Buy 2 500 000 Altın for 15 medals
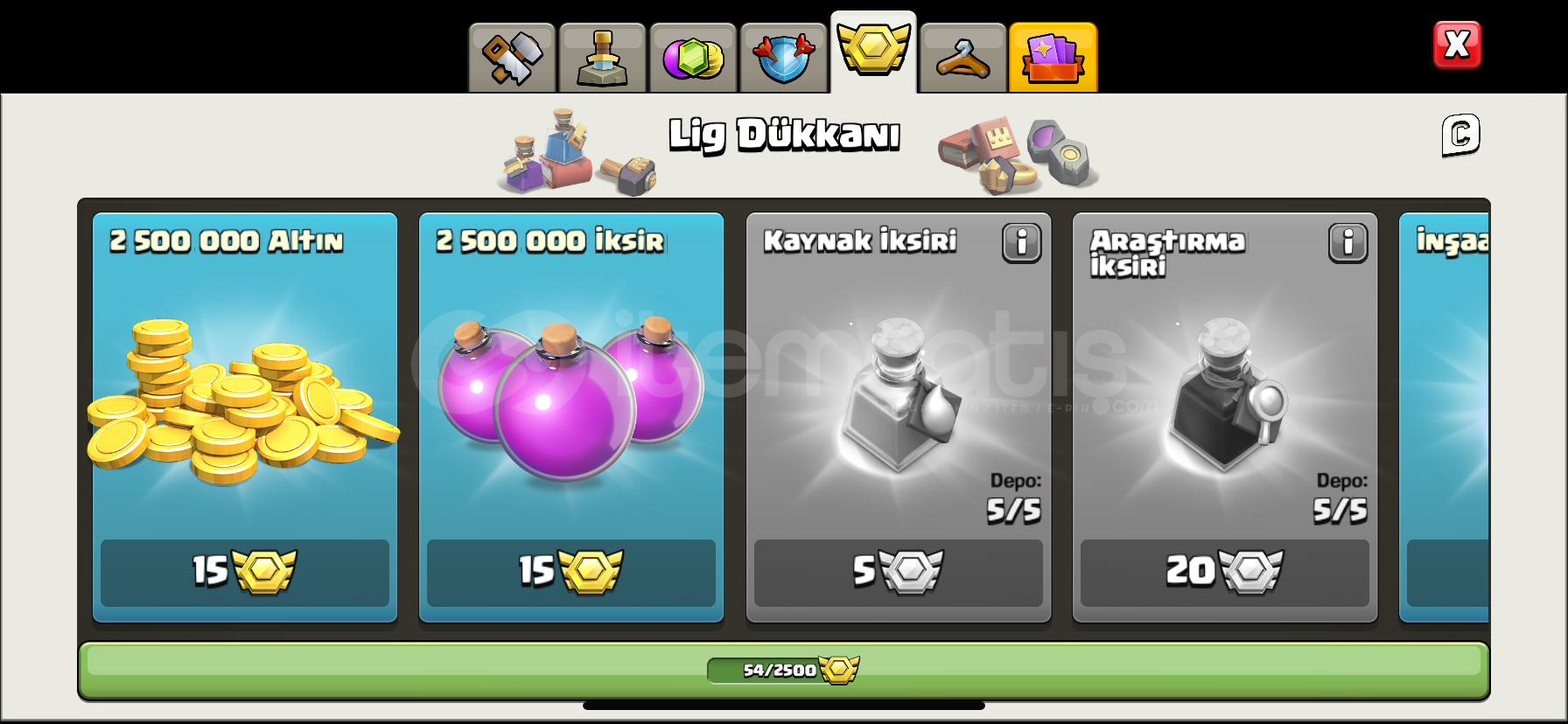 (x=243, y=574)
